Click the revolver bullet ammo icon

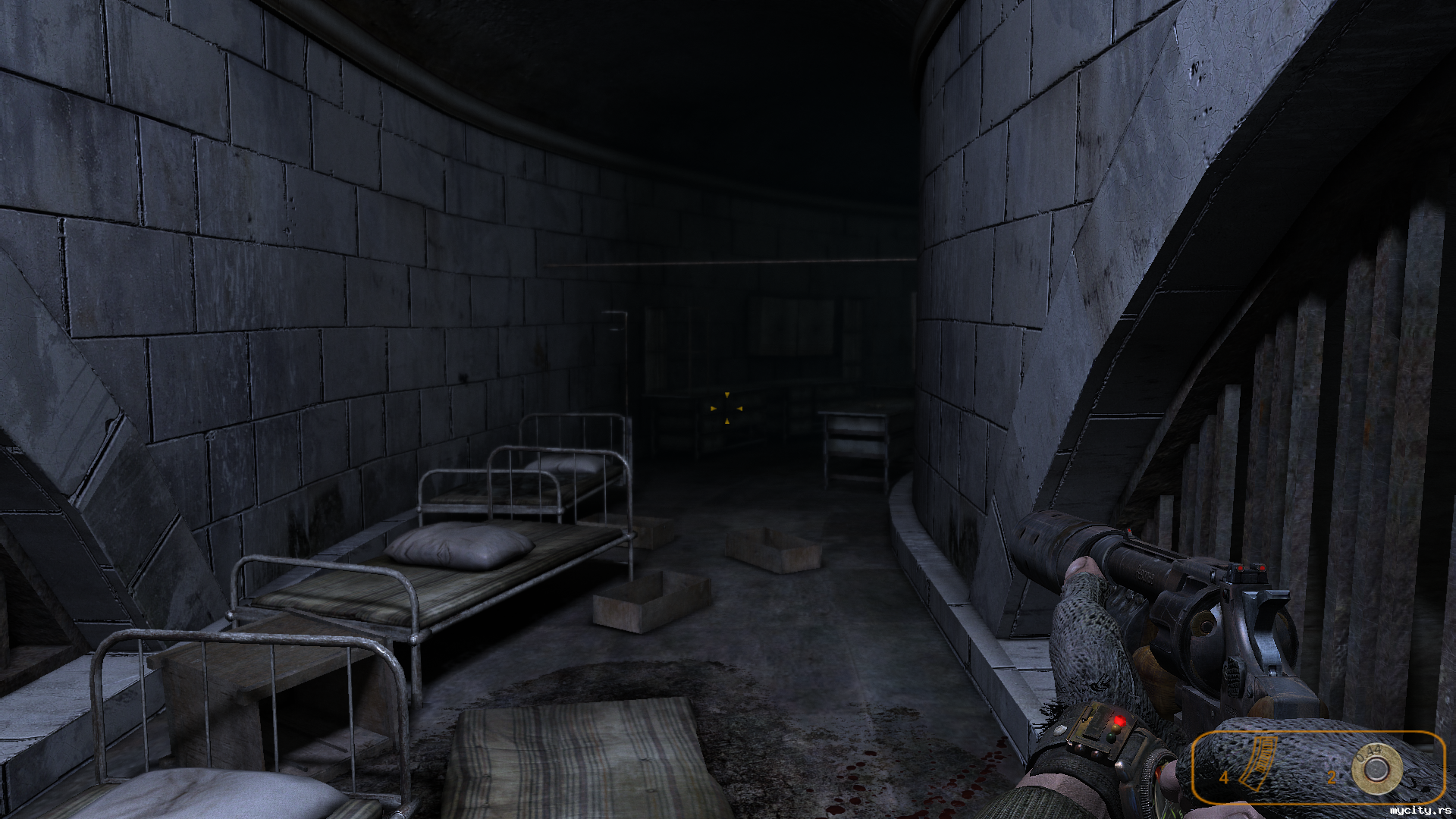1373,768
